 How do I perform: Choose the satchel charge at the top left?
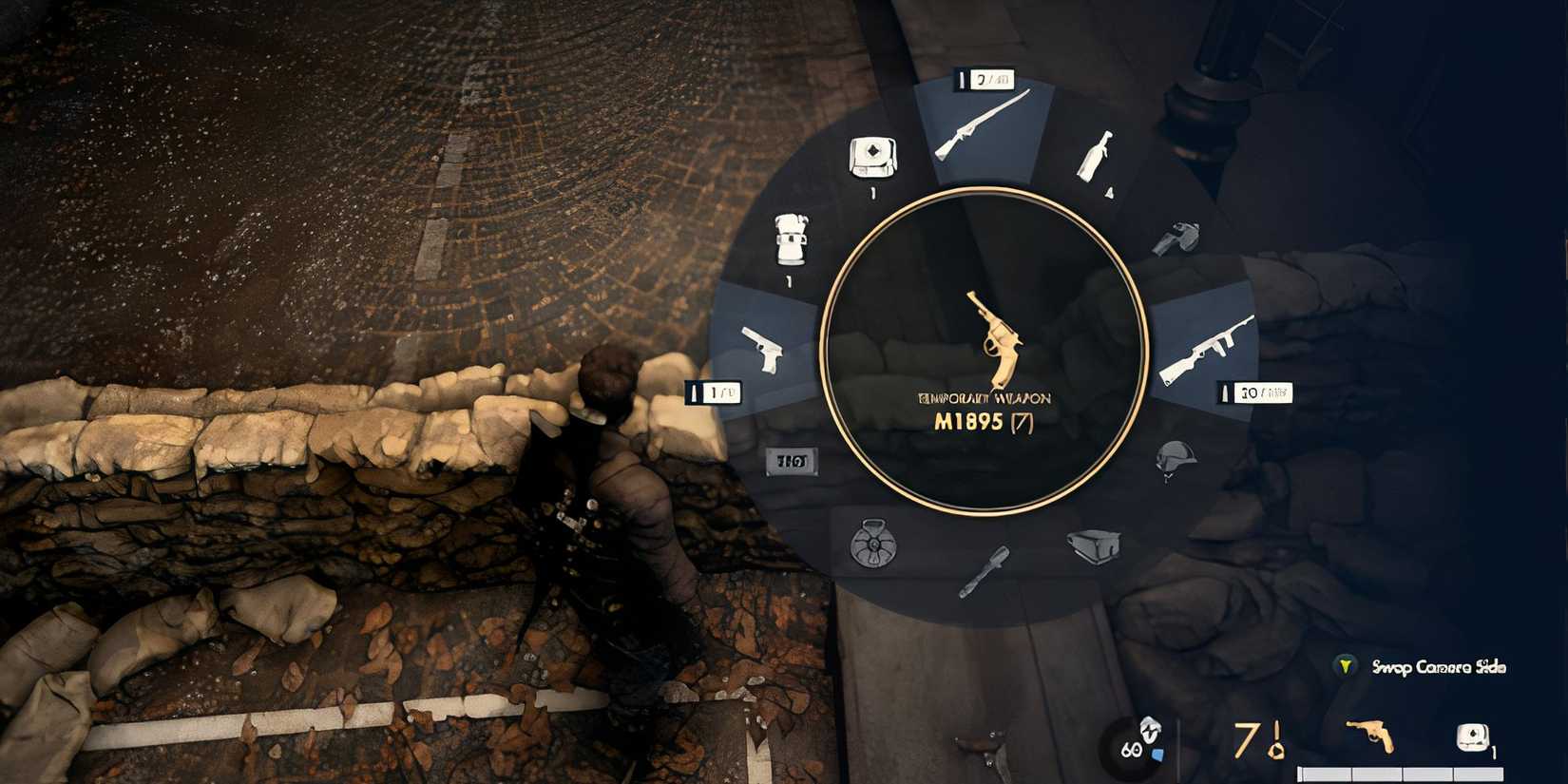click(872, 157)
